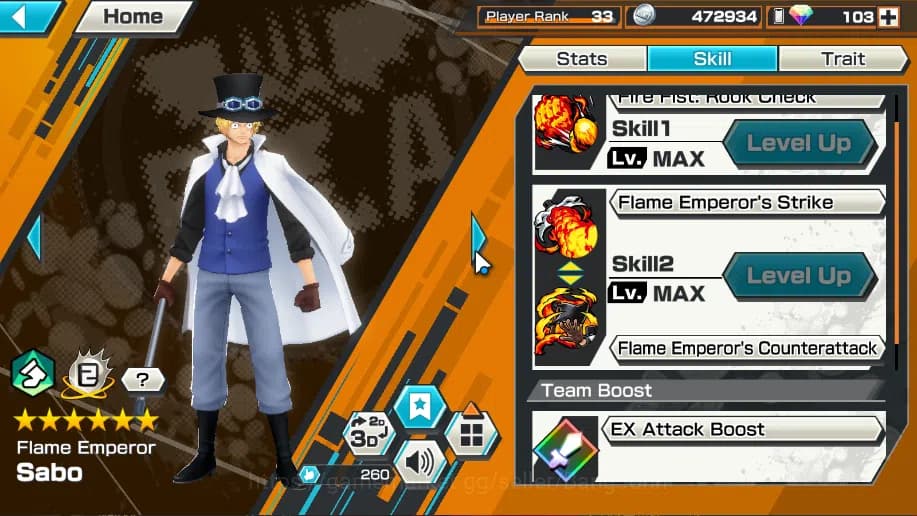Go back with the top-left arrow
The image size is (917, 516).
[28, 16]
